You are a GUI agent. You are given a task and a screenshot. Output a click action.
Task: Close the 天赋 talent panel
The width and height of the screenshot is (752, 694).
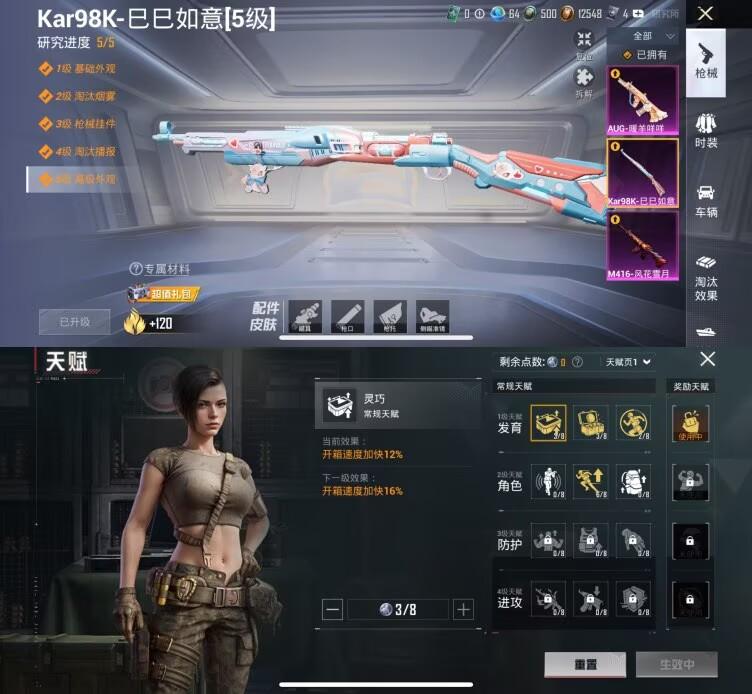tap(707, 359)
